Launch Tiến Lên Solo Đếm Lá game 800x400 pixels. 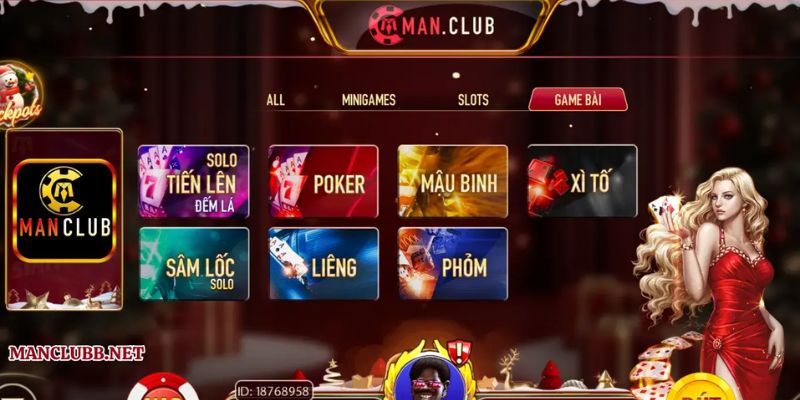tap(192, 182)
